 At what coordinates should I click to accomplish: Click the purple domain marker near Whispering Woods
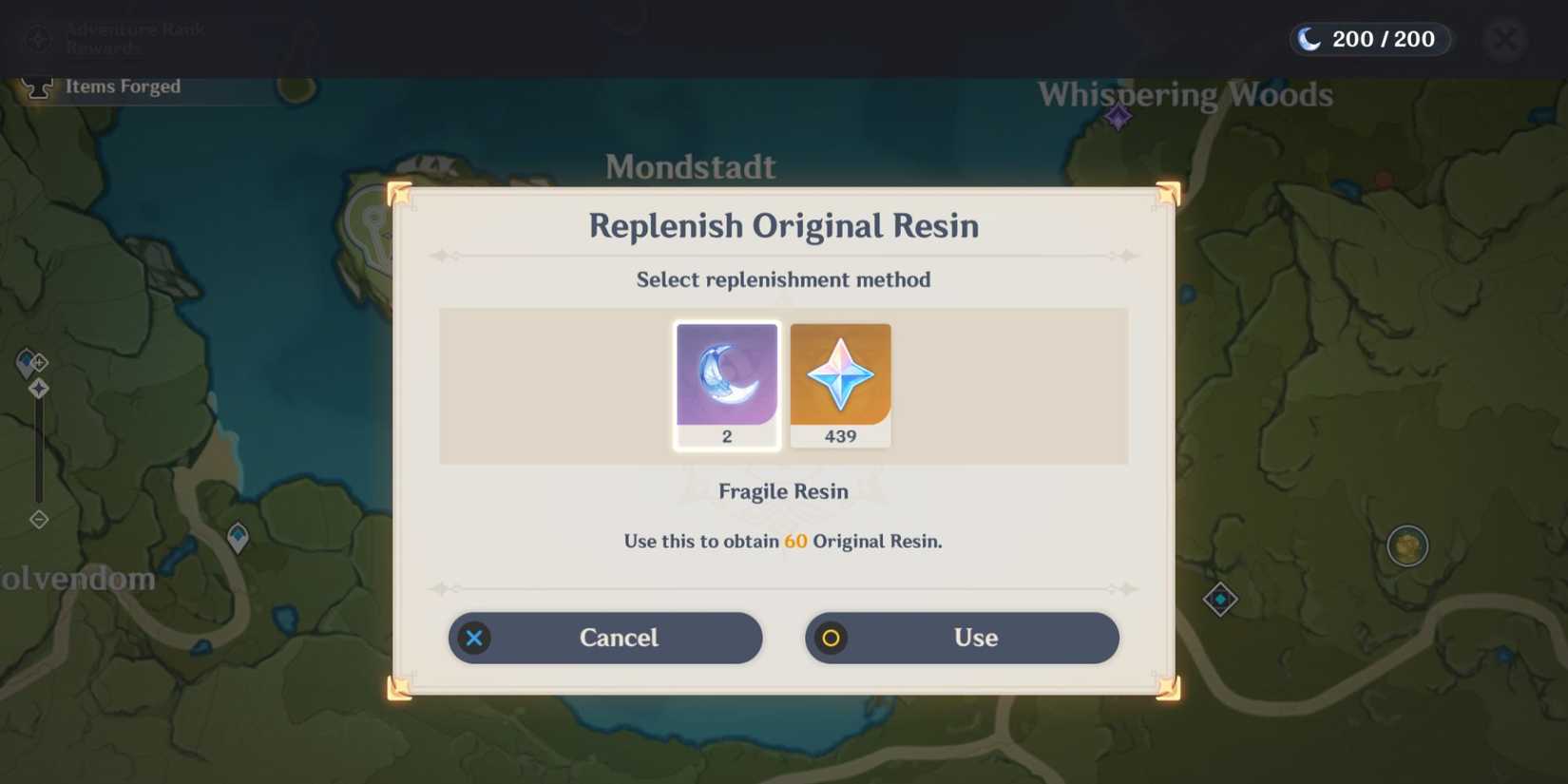(1116, 119)
